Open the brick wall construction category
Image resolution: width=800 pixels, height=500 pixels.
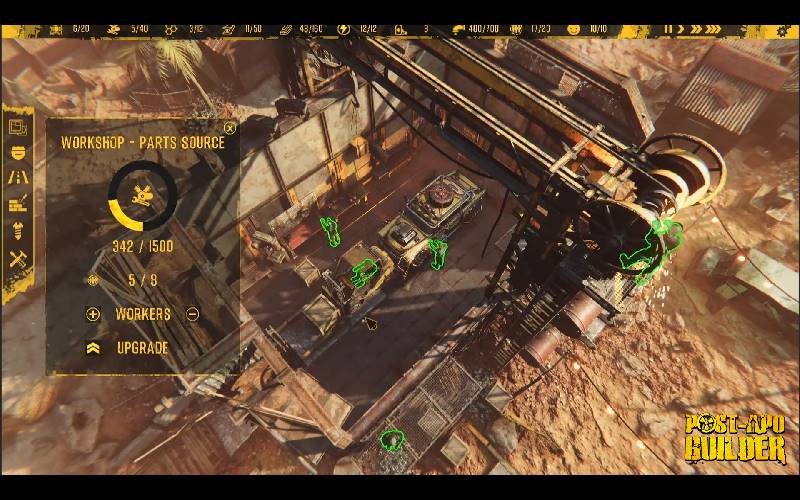point(17,205)
